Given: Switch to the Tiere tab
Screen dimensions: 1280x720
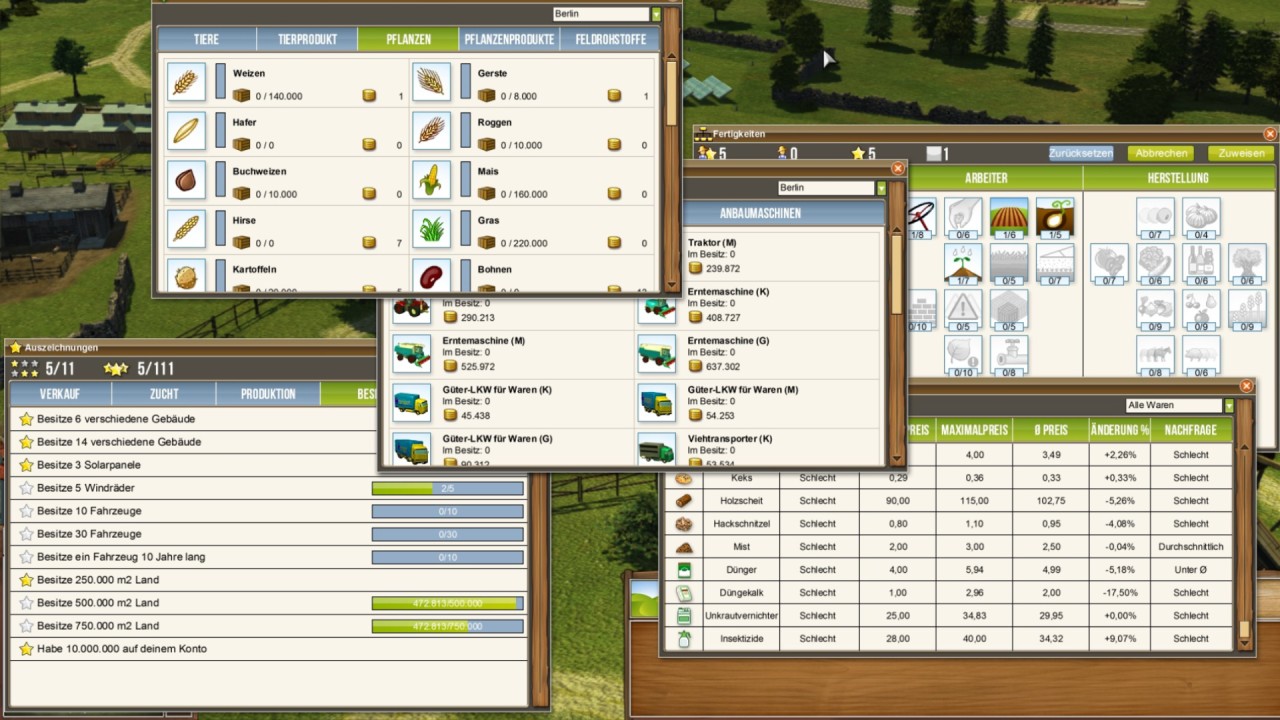Looking at the screenshot, I should point(206,40).
